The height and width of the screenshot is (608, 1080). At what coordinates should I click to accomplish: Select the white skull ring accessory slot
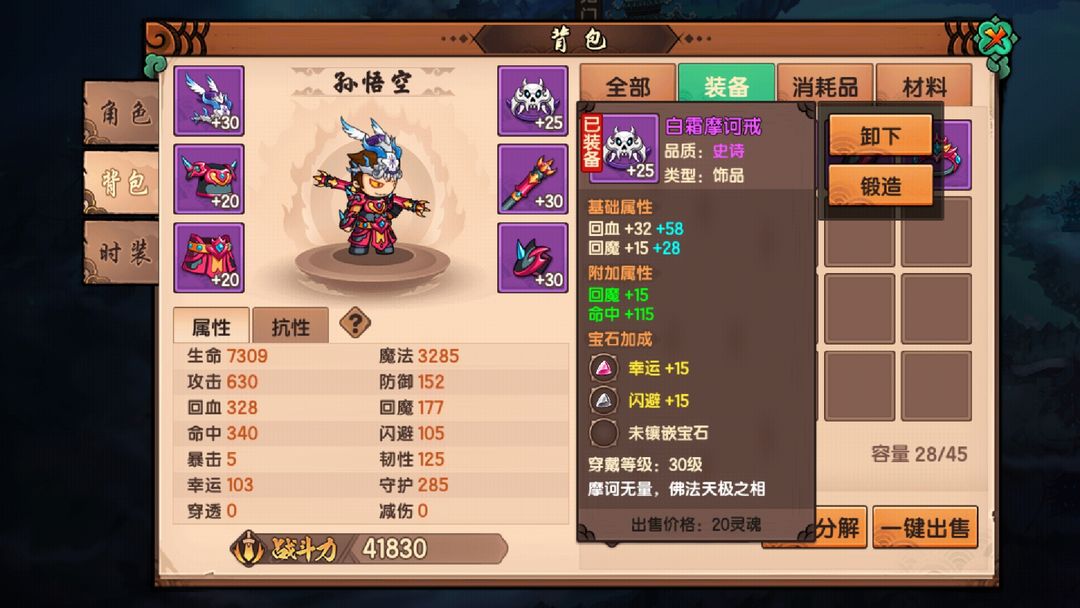click(x=533, y=100)
